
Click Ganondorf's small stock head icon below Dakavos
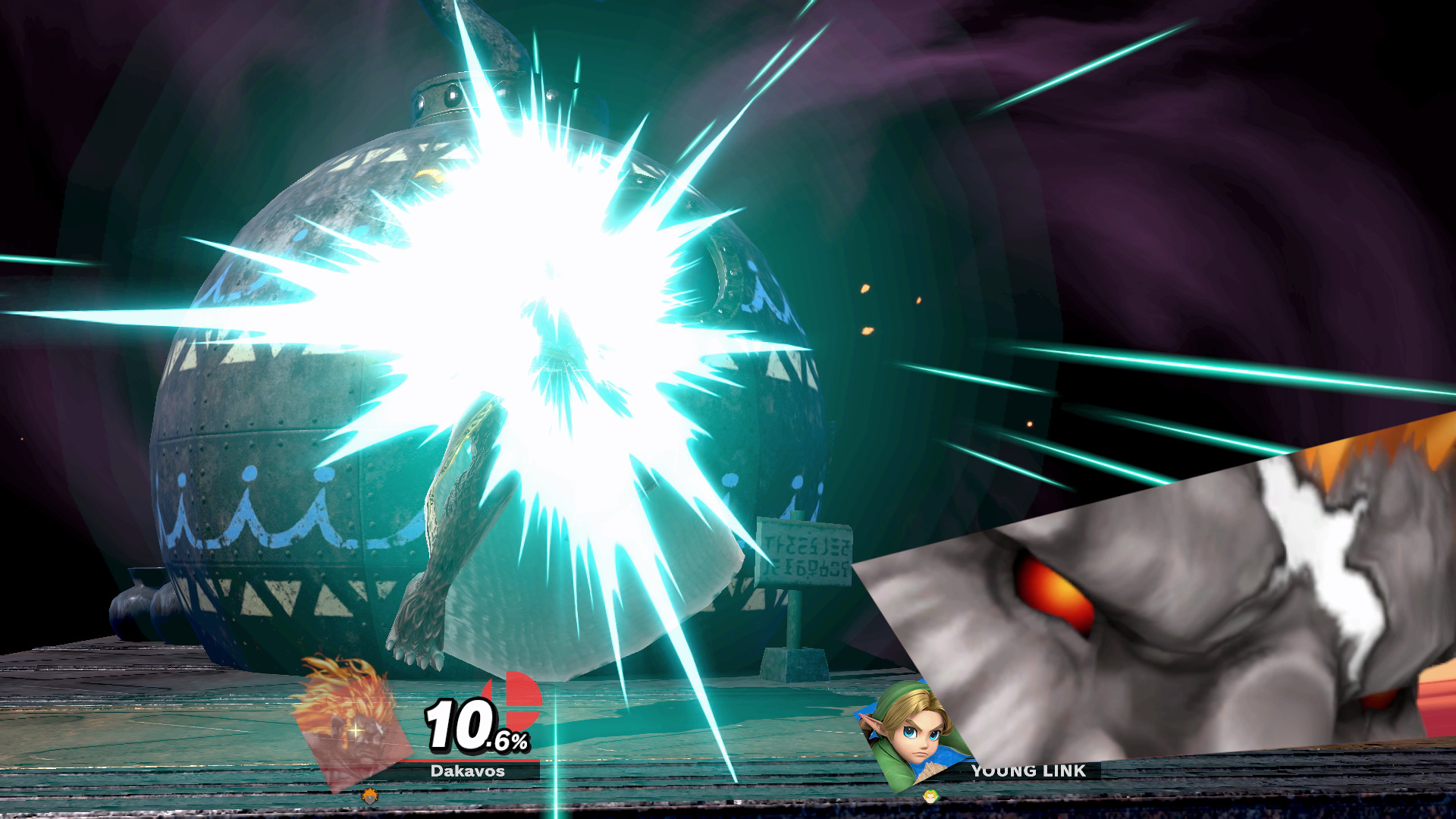369,796
